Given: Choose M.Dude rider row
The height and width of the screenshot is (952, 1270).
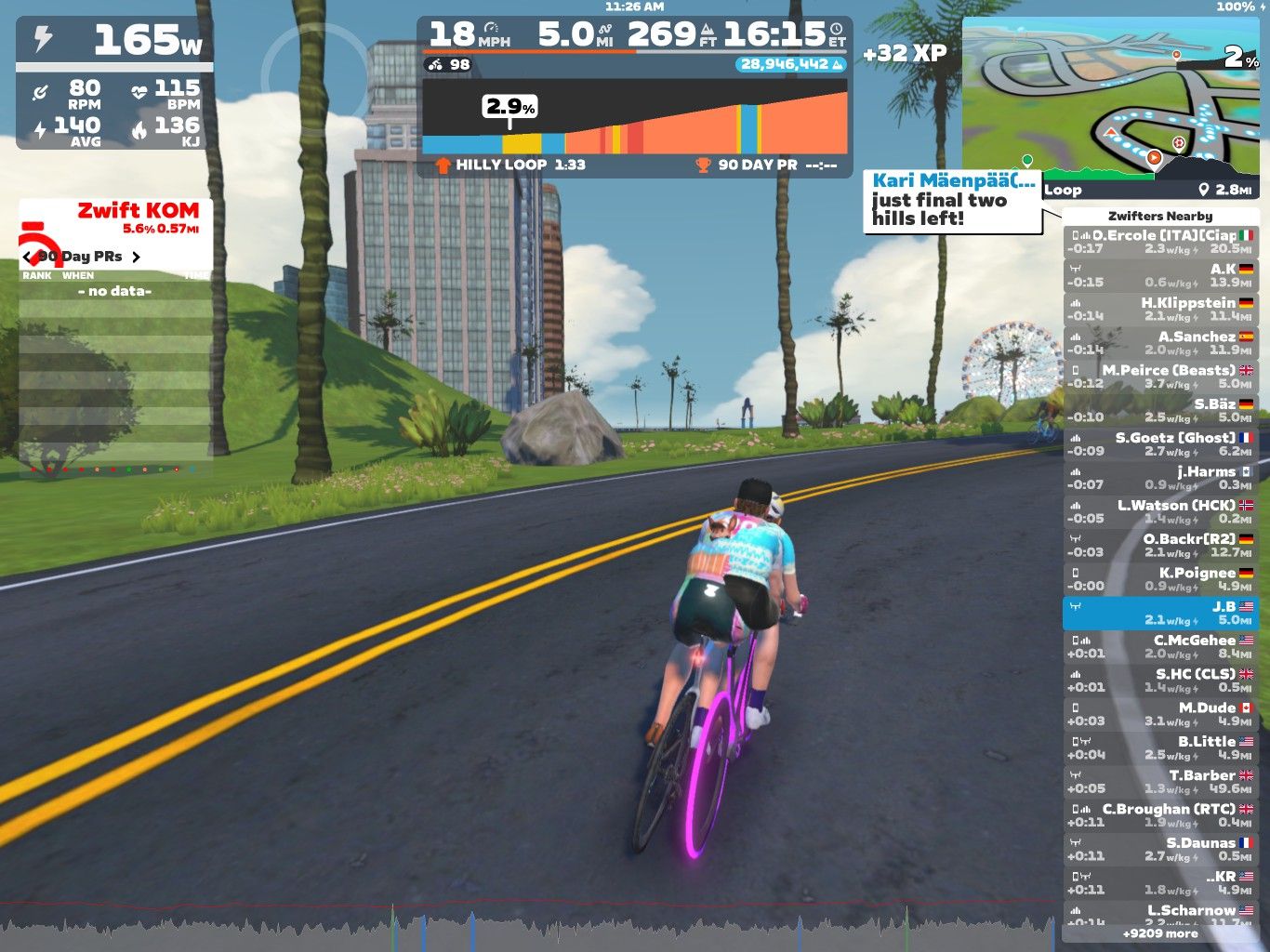Looking at the screenshot, I should (x=1160, y=714).
